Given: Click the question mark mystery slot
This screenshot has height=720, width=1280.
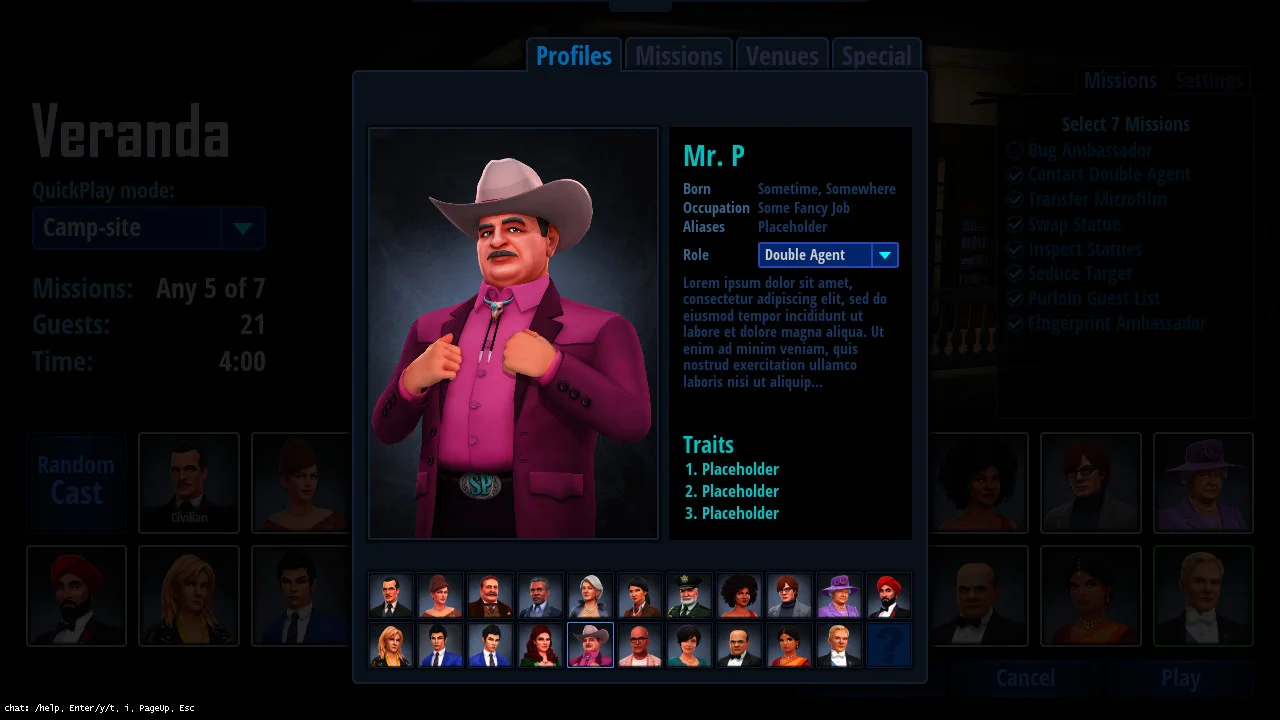Looking at the screenshot, I should click(x=889, y=645).
